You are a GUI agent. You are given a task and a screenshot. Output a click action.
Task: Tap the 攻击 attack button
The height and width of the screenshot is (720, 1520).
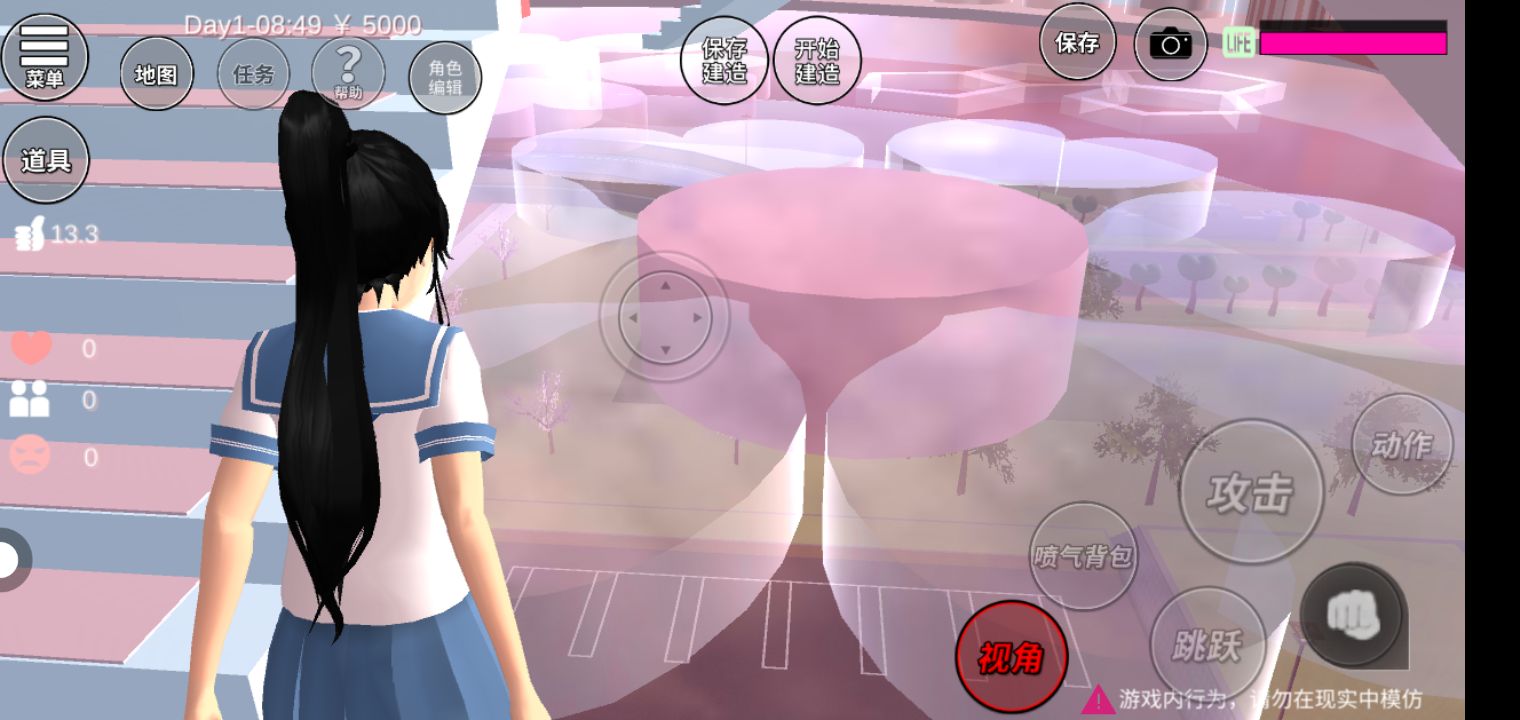1250,492
